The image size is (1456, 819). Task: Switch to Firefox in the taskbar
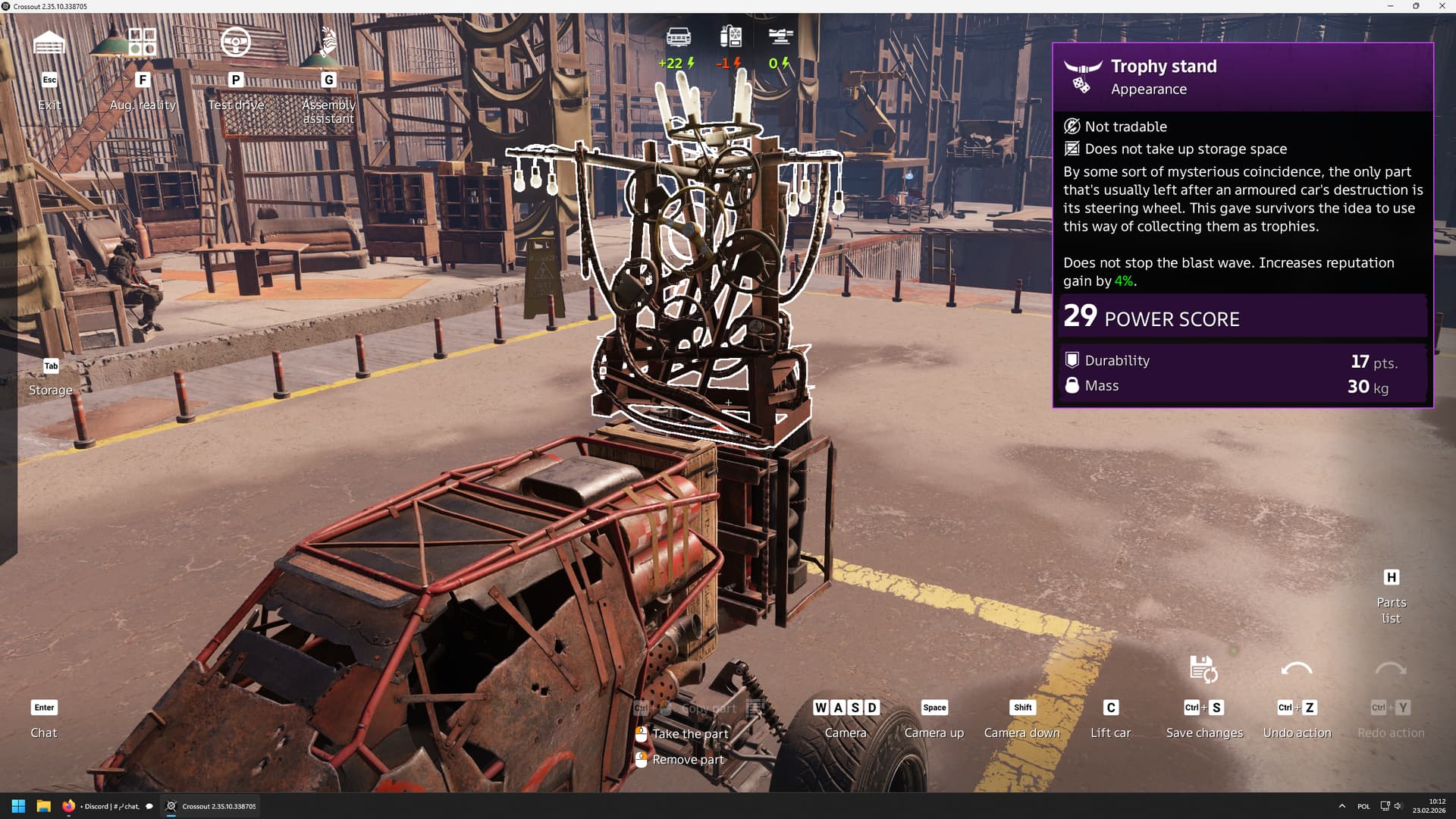pos(69,806)
